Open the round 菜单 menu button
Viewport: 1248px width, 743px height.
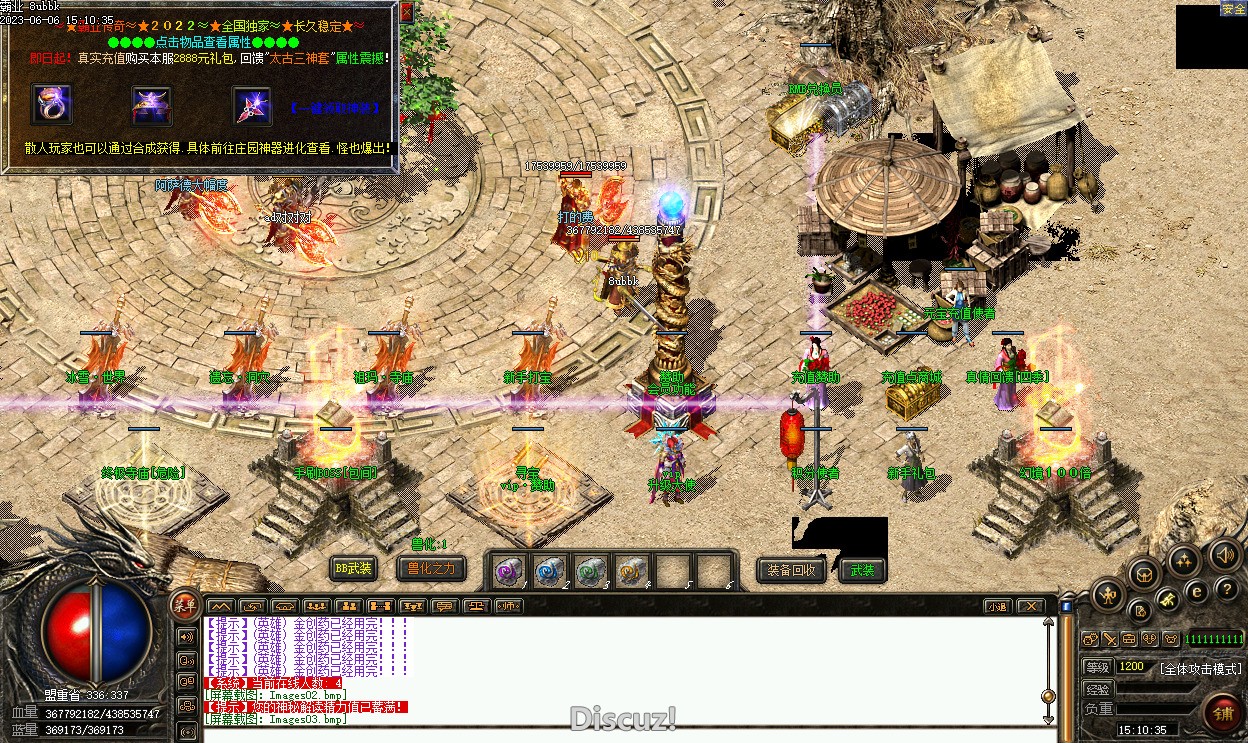184,602
